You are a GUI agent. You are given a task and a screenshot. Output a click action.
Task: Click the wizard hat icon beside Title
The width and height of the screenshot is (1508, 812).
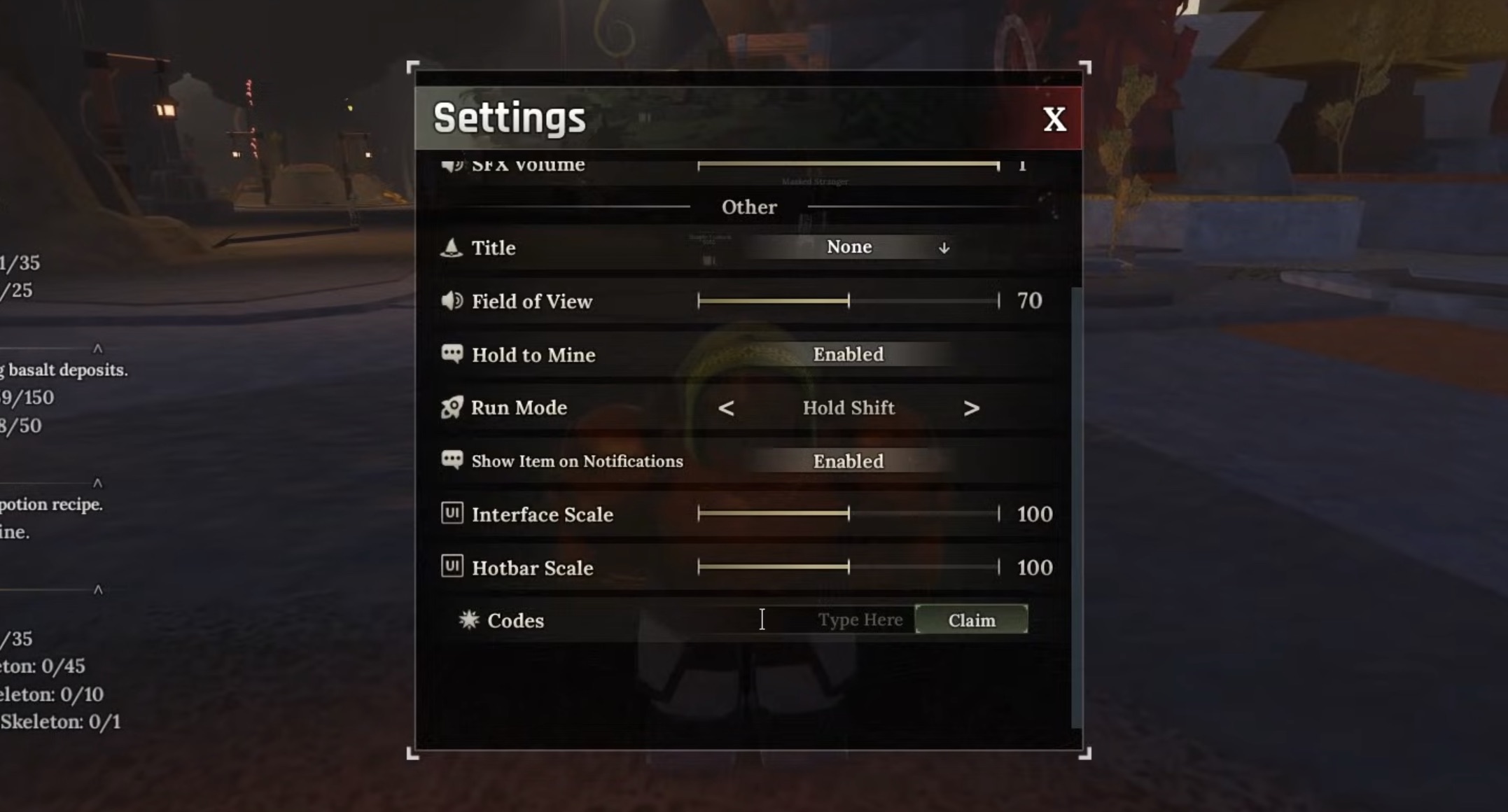(452, 248)
